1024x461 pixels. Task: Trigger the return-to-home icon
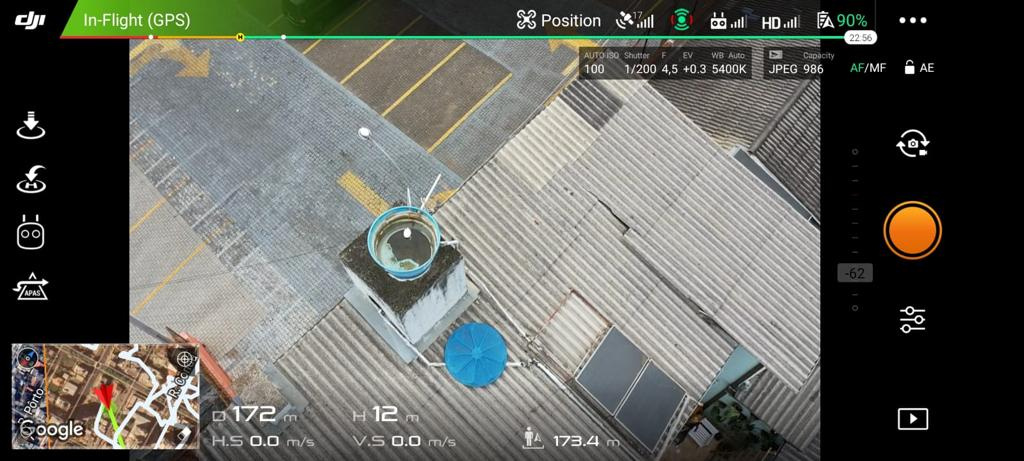coord(32,180)
